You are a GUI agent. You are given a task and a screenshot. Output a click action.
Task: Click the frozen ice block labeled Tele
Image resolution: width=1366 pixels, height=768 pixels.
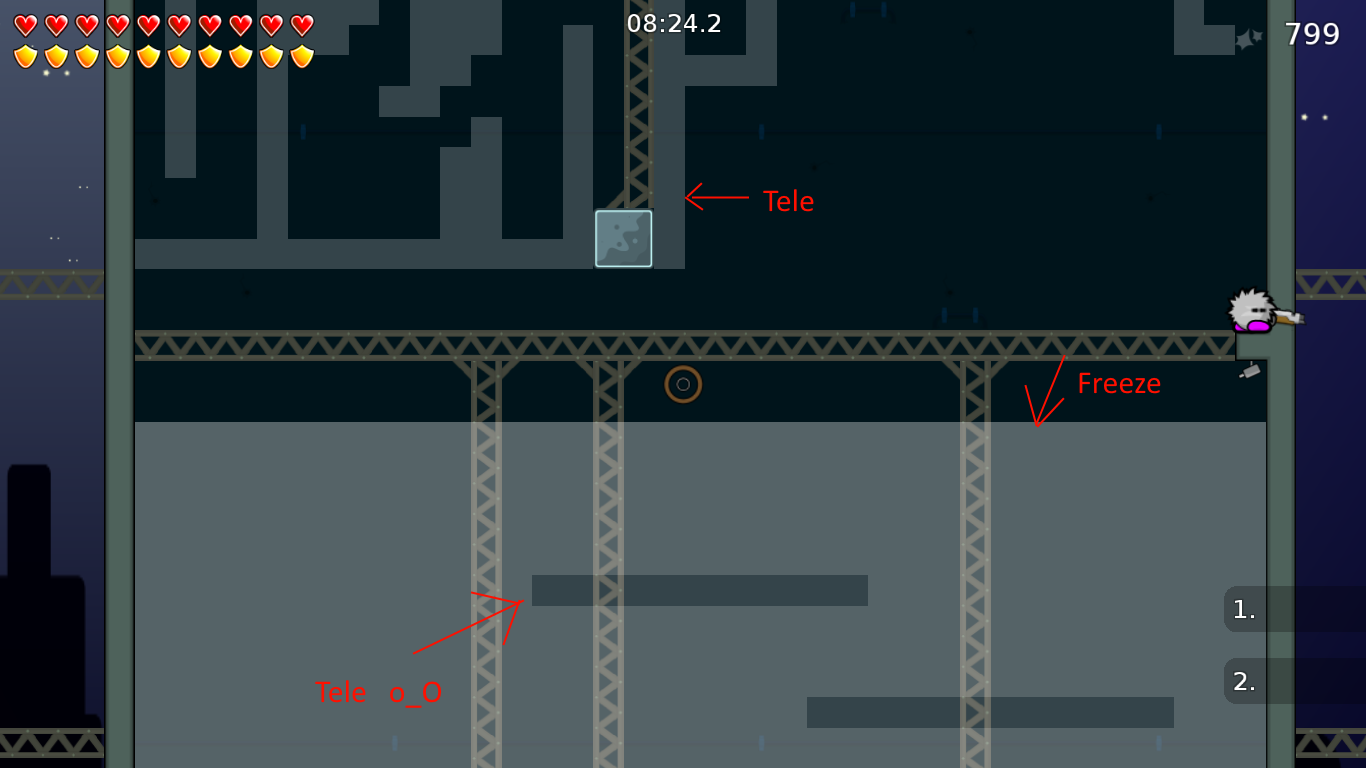click(x=623, y=238)
